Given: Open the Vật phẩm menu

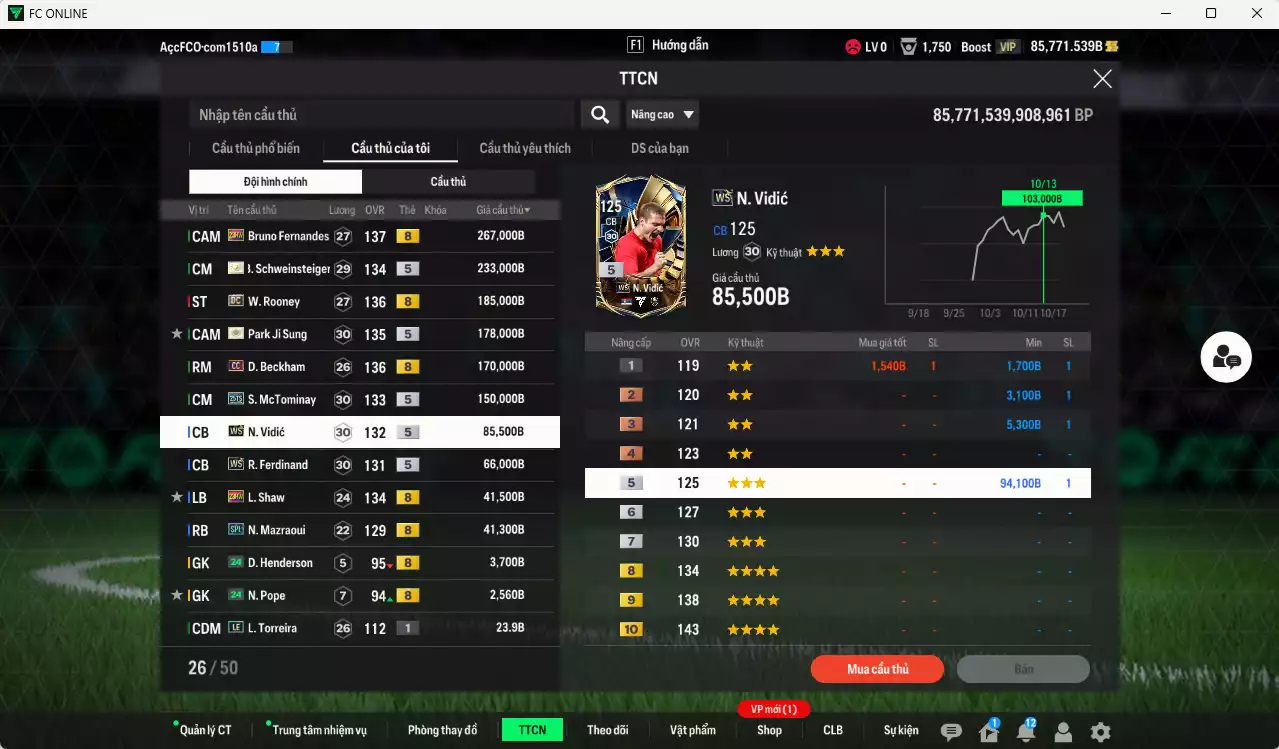Looking at the screenshot, I should 692,730.
